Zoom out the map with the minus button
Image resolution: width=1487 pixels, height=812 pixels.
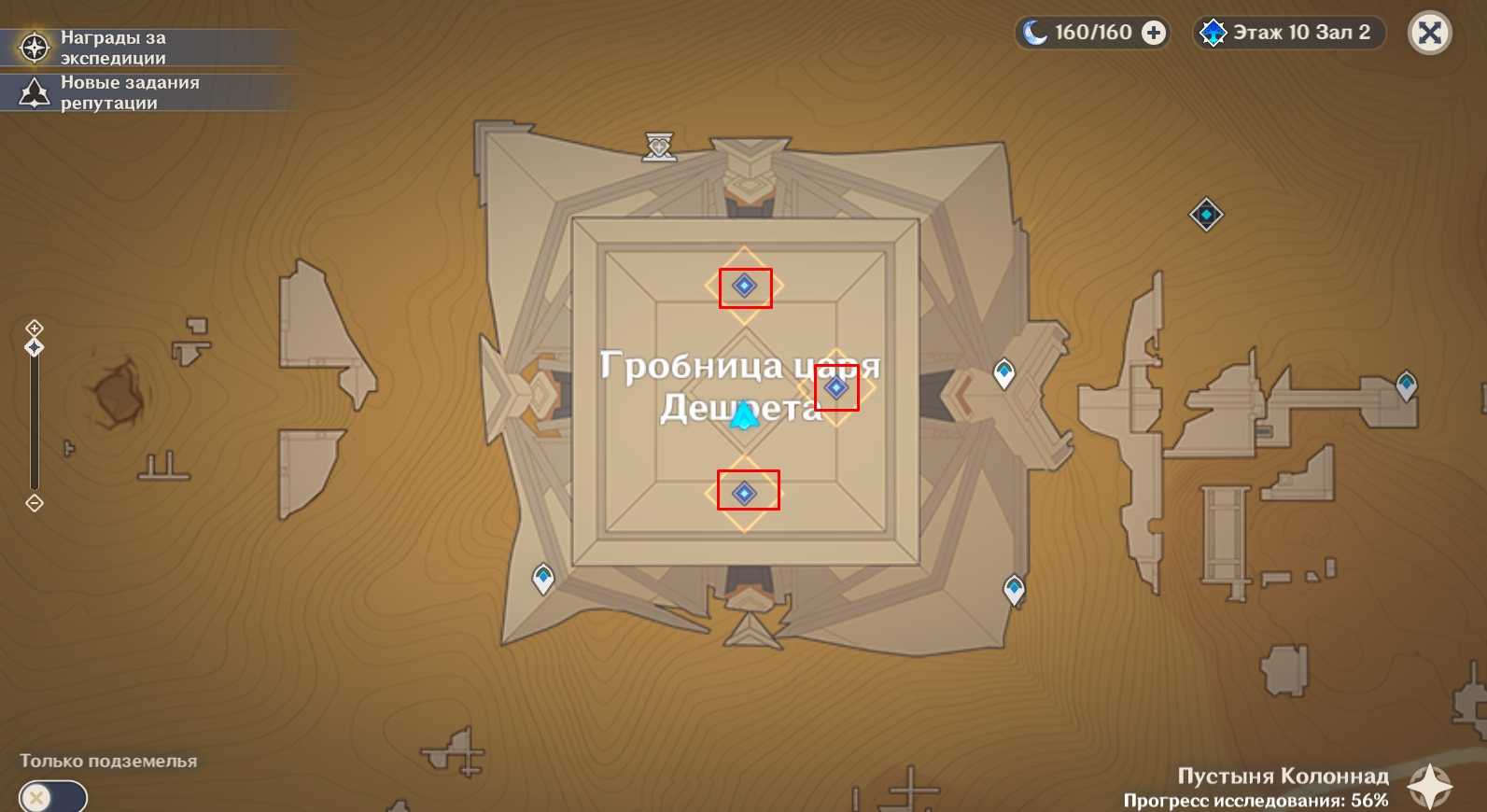[35, 503]
